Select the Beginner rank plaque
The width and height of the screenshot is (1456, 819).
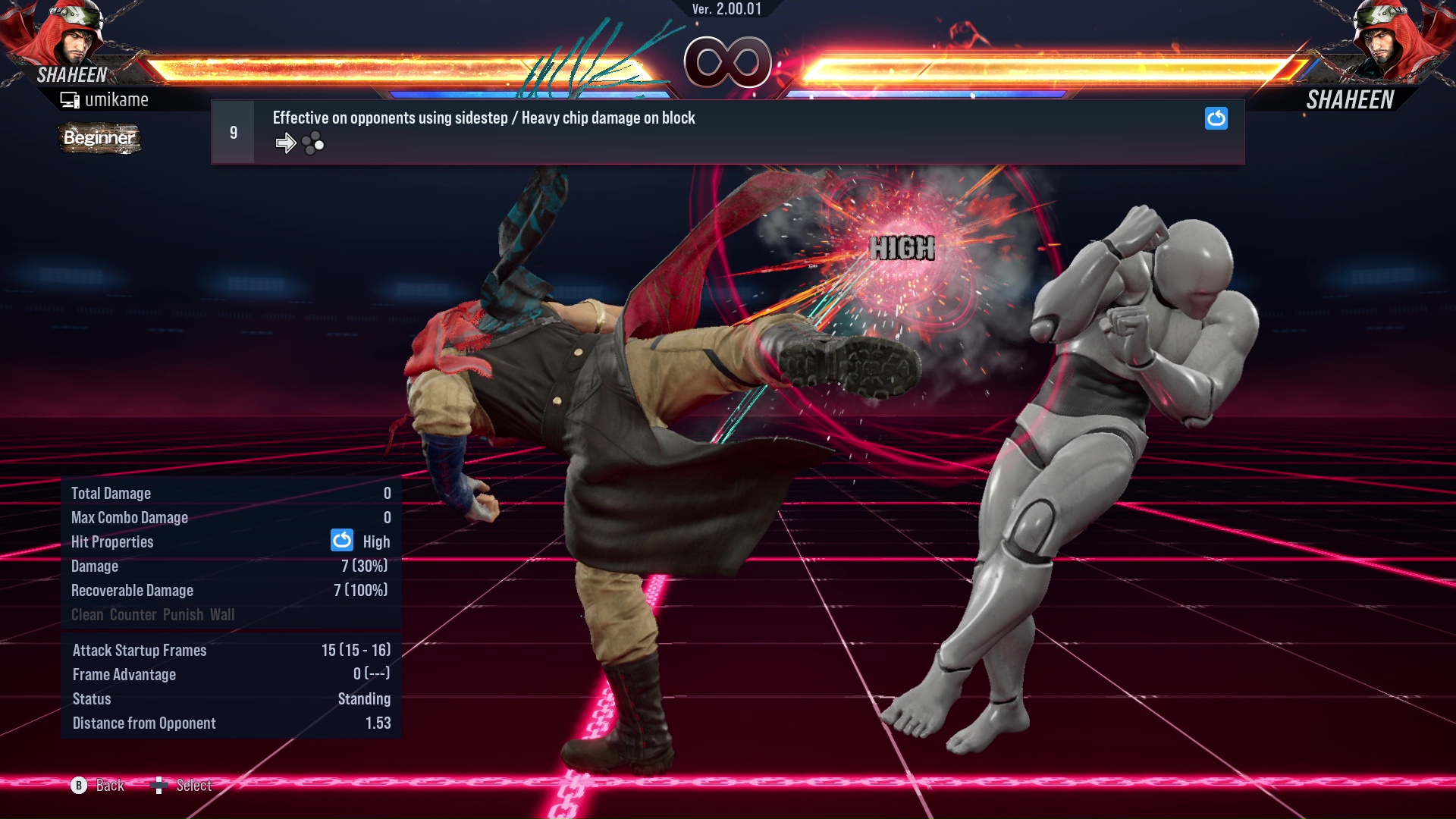(99, 138)
